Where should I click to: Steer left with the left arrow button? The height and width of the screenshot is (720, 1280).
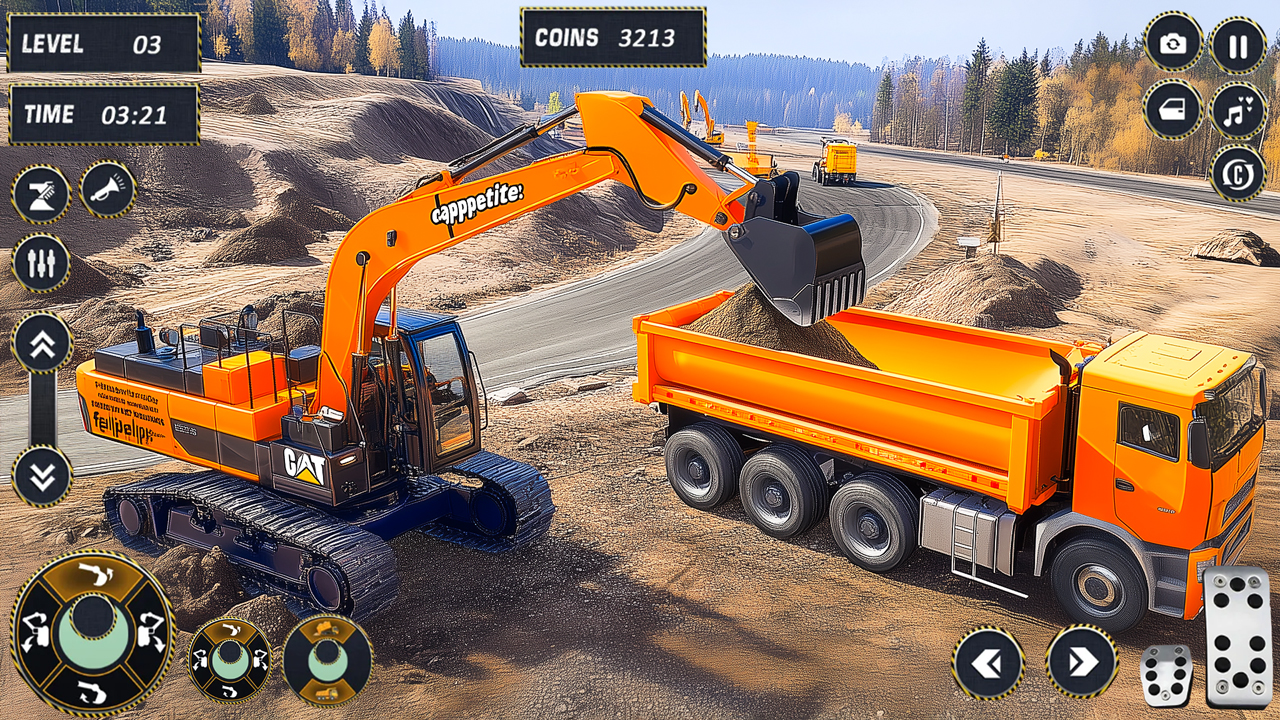(988, 662)
